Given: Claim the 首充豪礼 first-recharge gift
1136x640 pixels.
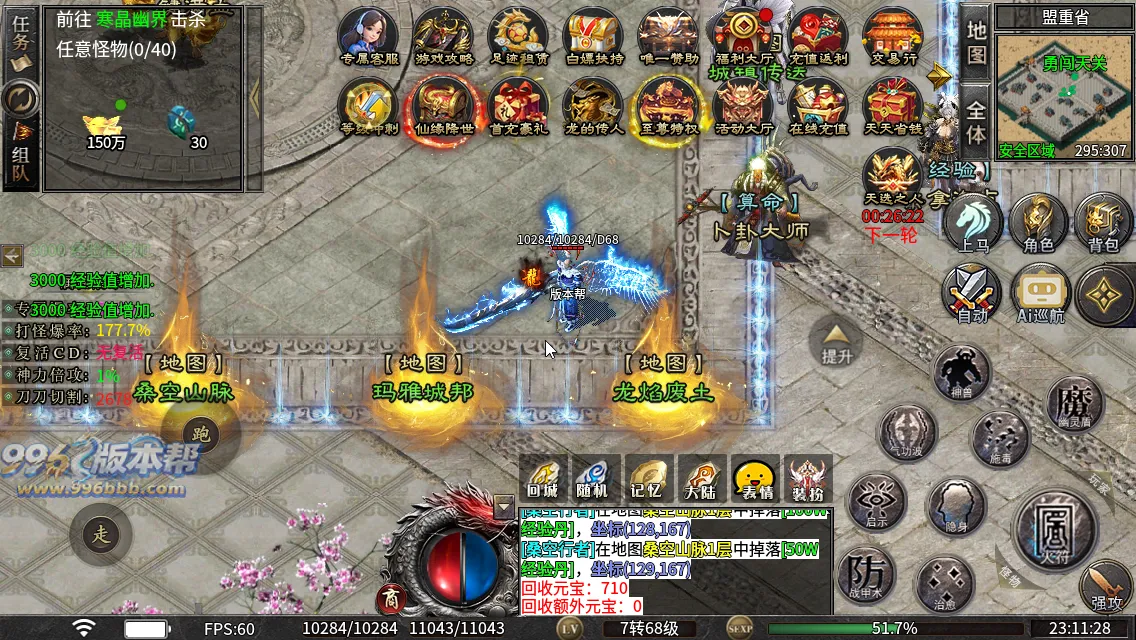Looking at the screenshot, I should coord(518,105).
